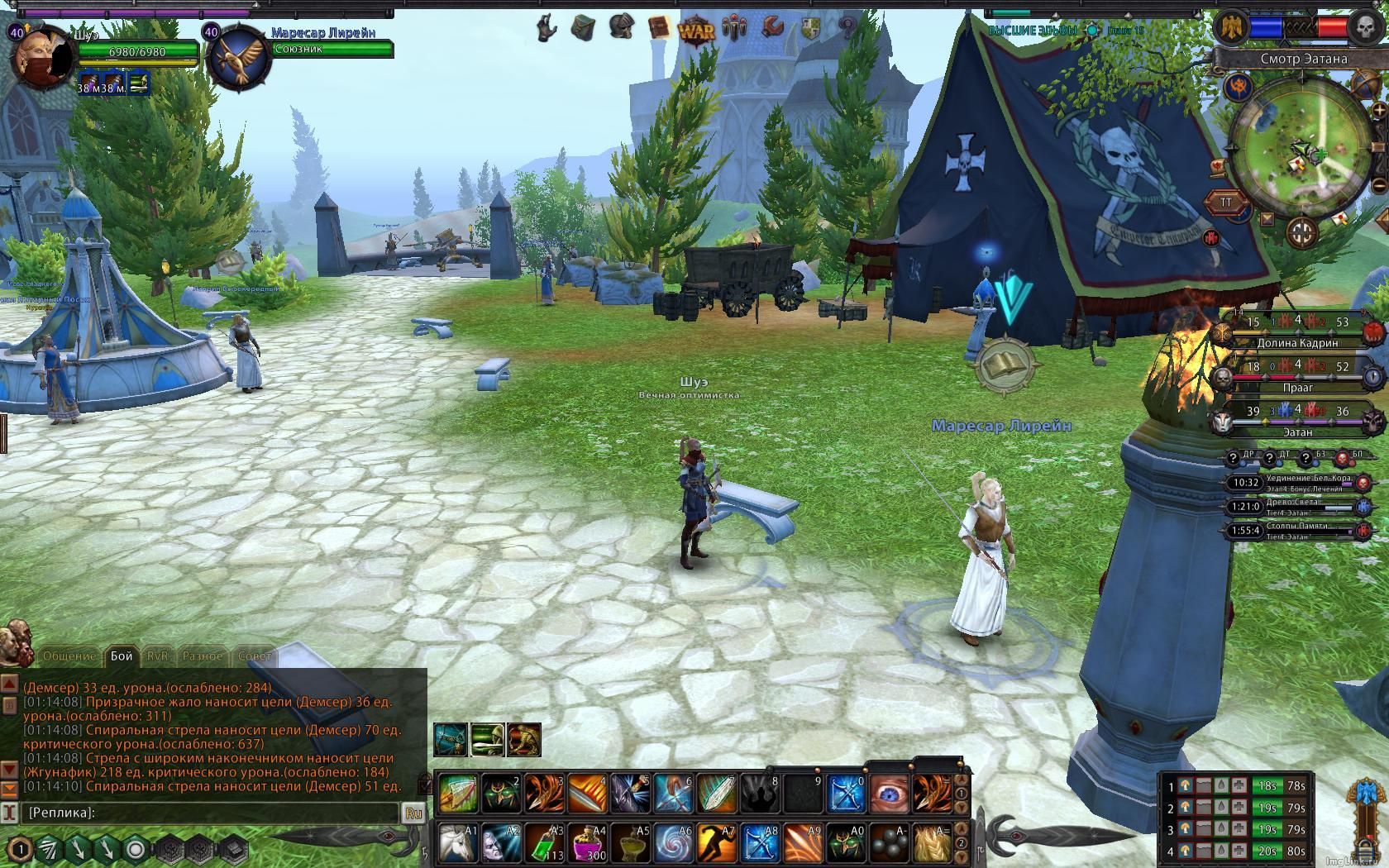This screenshot has width=1389, height=868.
Task: Summon the white horse mount ability
Action: (x=456, y=843)
